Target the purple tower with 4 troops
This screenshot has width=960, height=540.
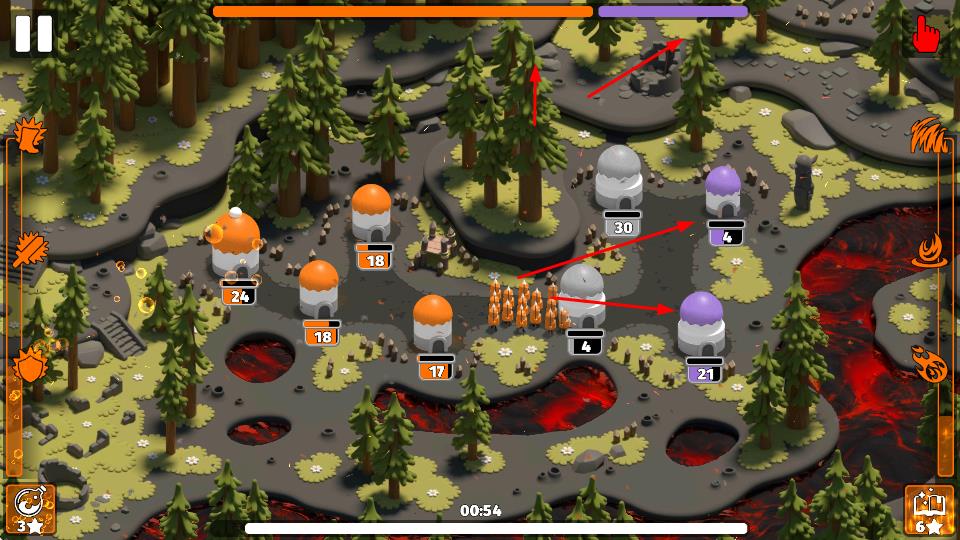(723, 192)
